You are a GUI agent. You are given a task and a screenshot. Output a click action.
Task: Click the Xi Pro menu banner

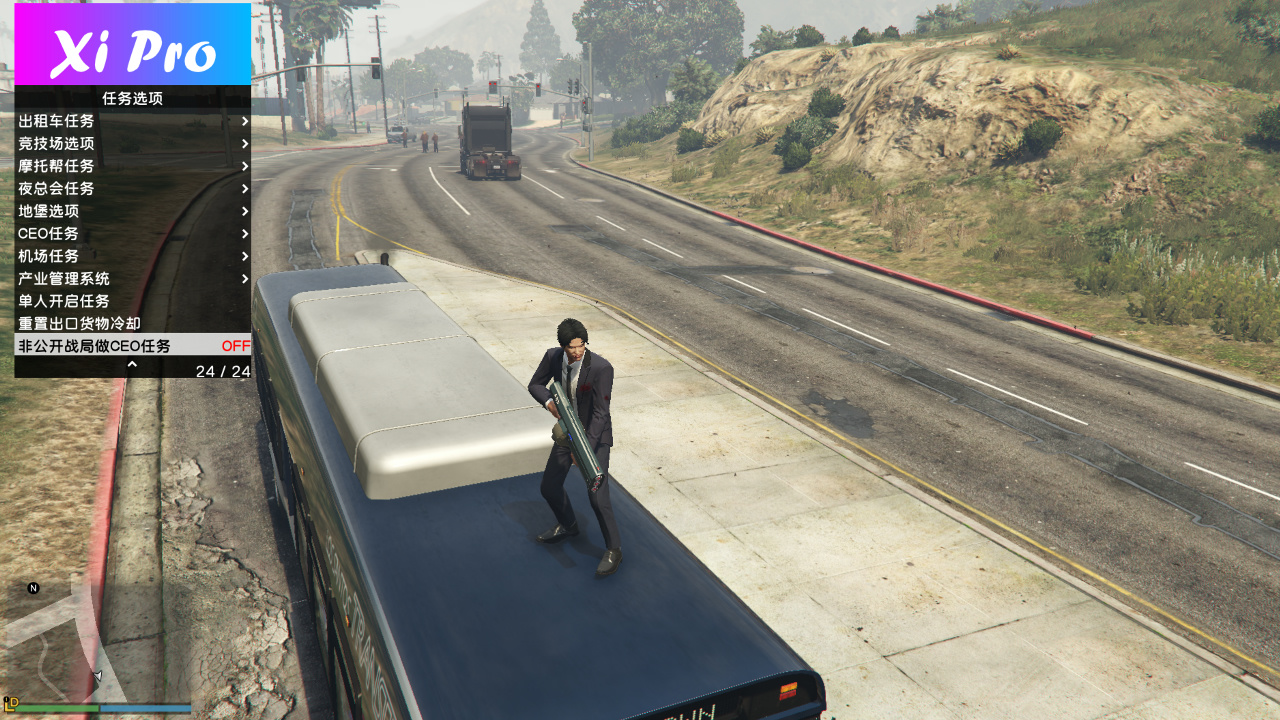coord(132,45)
